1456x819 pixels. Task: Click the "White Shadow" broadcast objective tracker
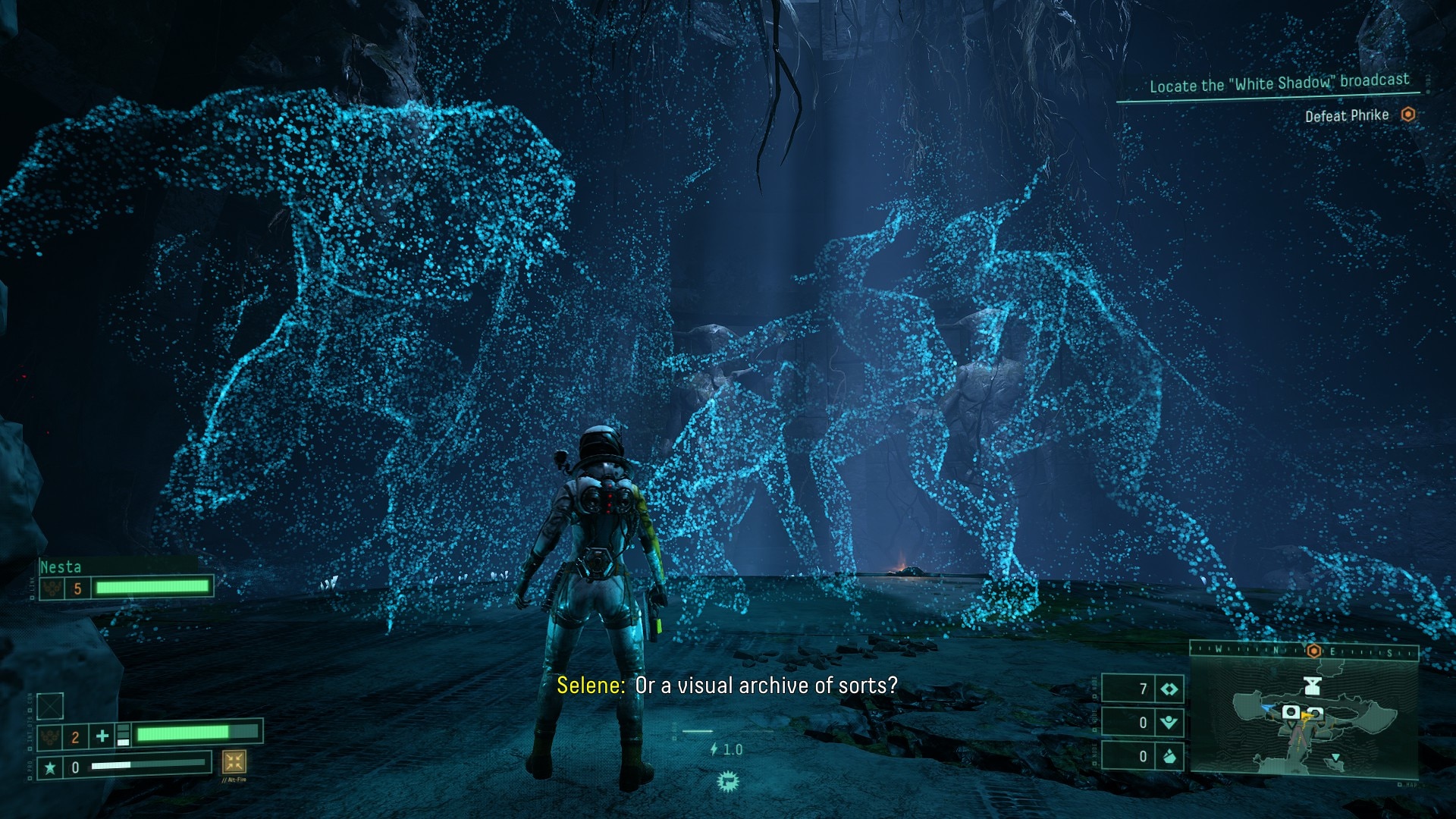pos(1279,83)
